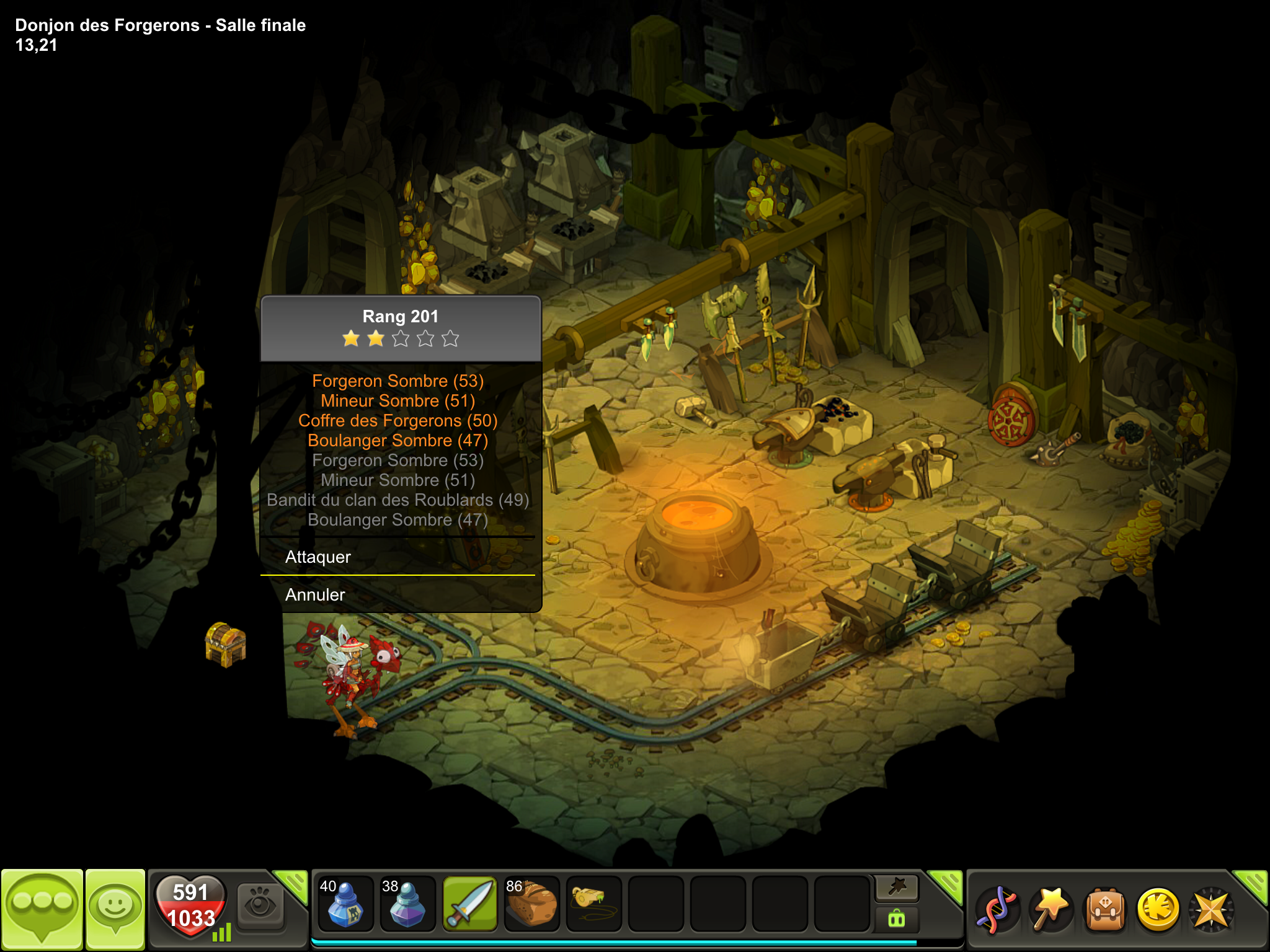Switch shortcut bar to the green bag tab

(x=897, y=919)
